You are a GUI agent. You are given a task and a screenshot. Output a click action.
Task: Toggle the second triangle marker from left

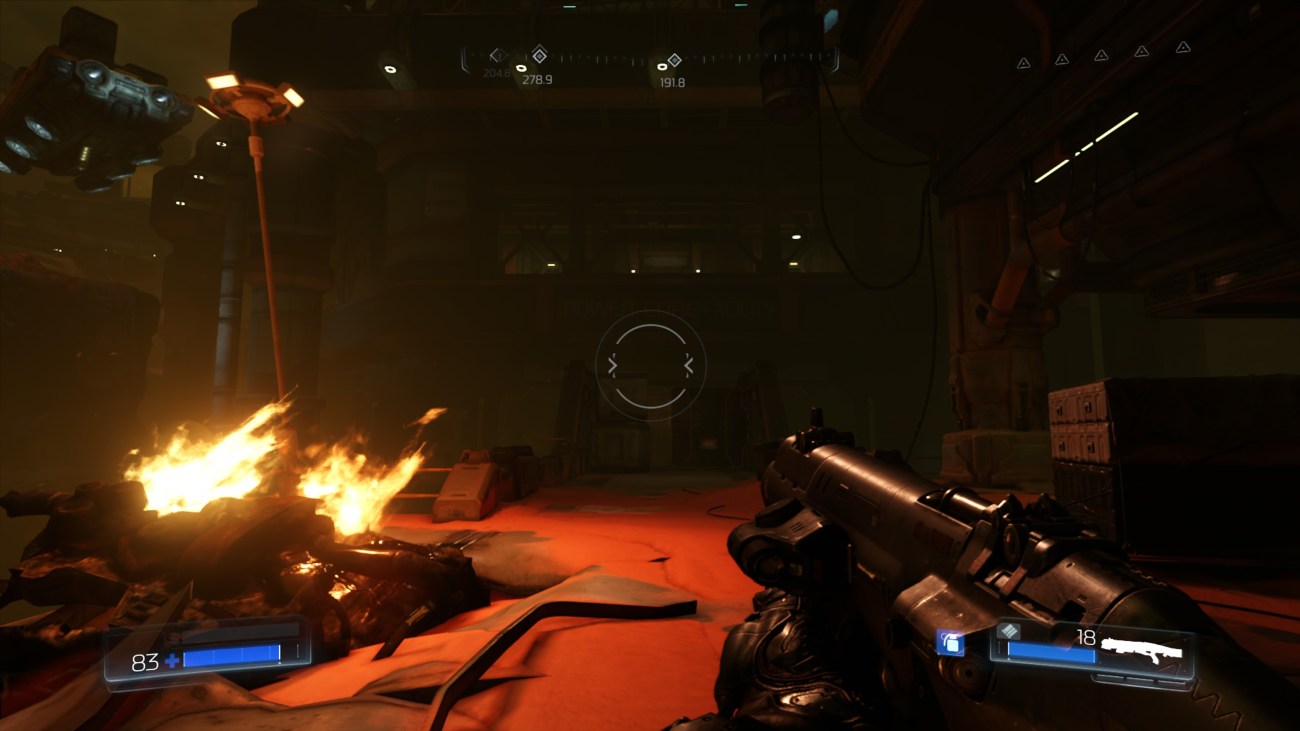tap(1062, 60)
